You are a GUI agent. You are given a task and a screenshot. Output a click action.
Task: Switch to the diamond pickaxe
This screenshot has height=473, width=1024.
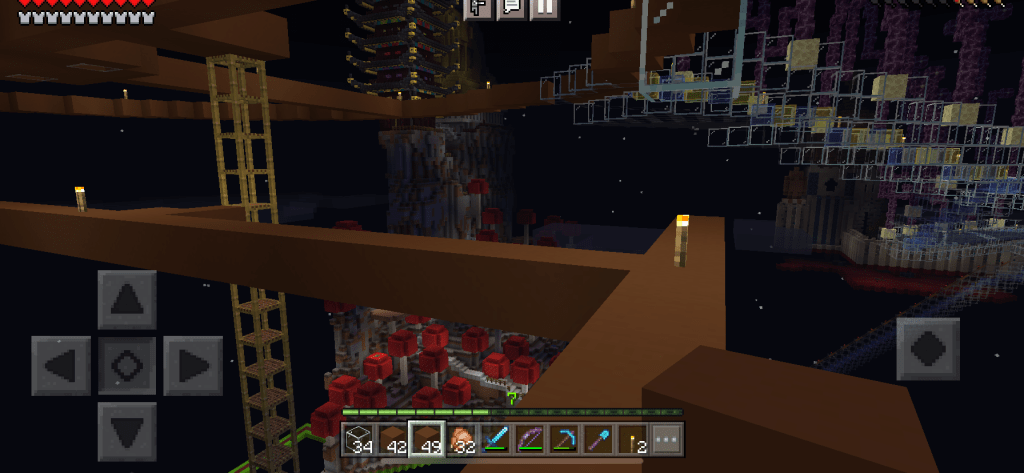click(564, 439)
